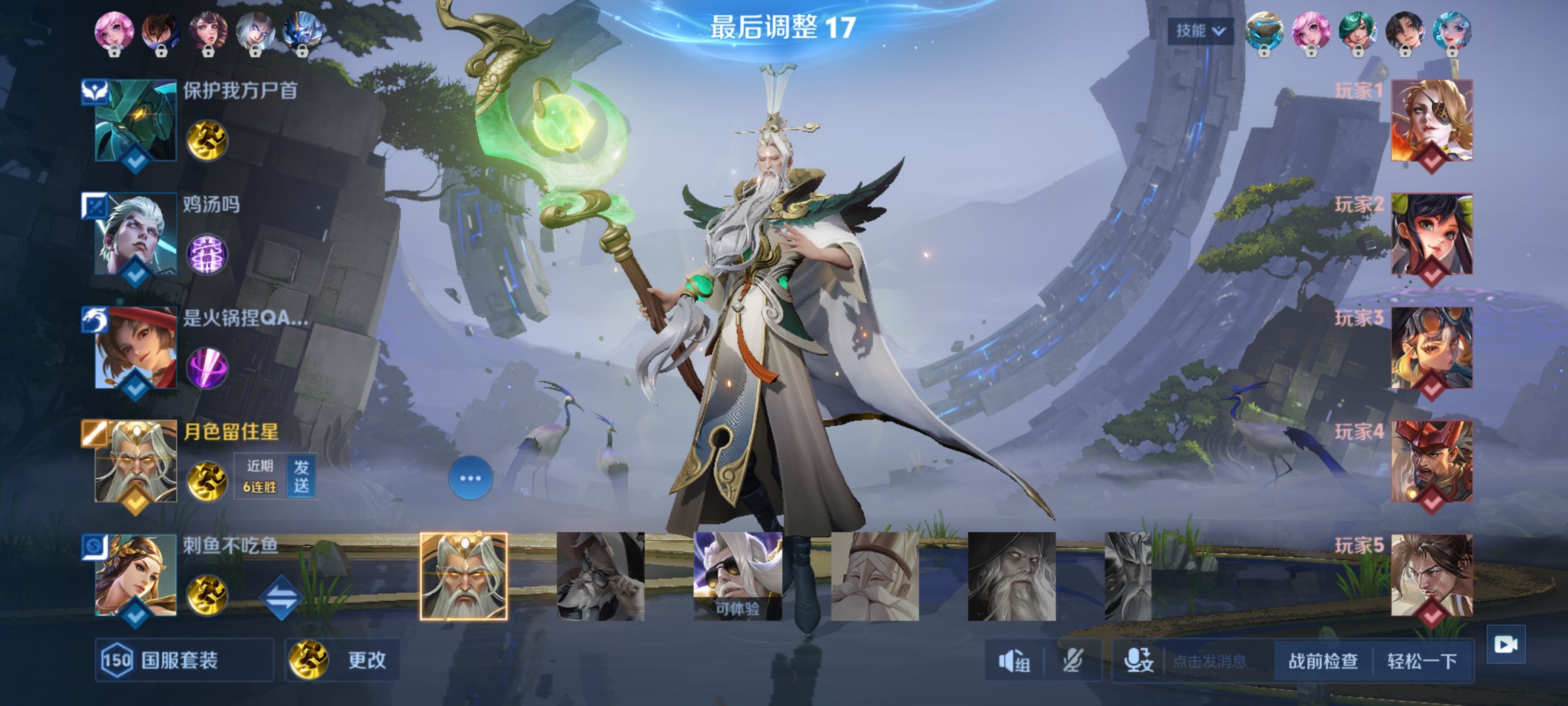Toggle the team voice speaker

click(x=1013, y=661)
